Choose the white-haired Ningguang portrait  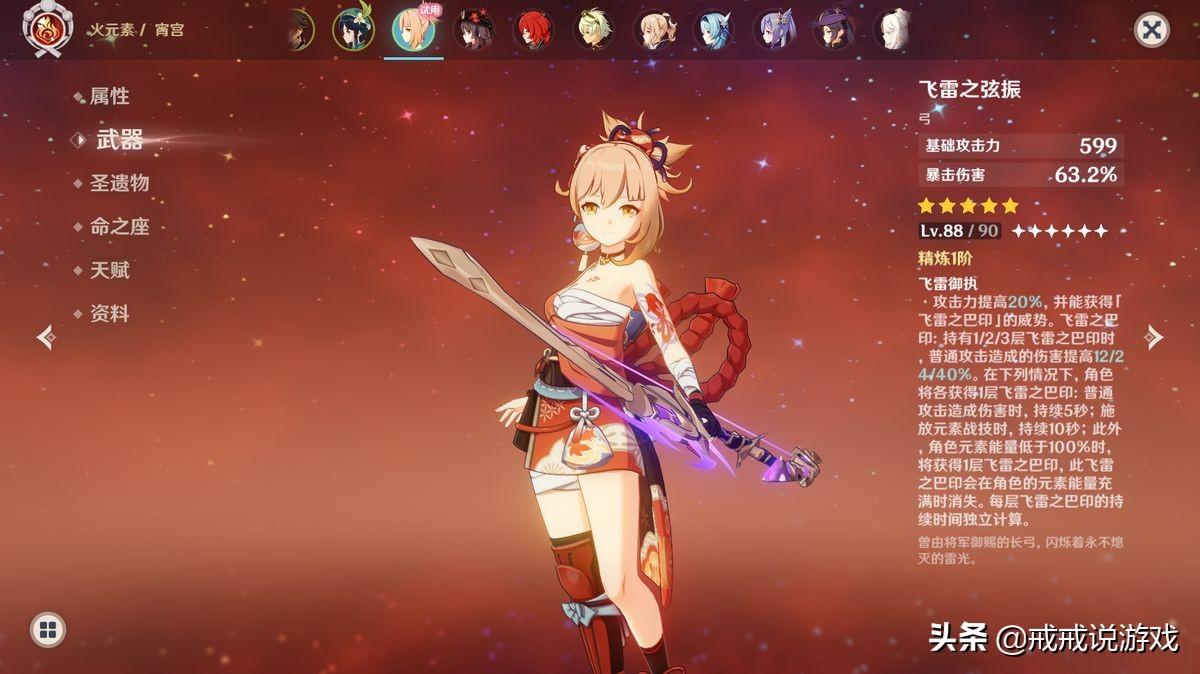coord(893,30)
